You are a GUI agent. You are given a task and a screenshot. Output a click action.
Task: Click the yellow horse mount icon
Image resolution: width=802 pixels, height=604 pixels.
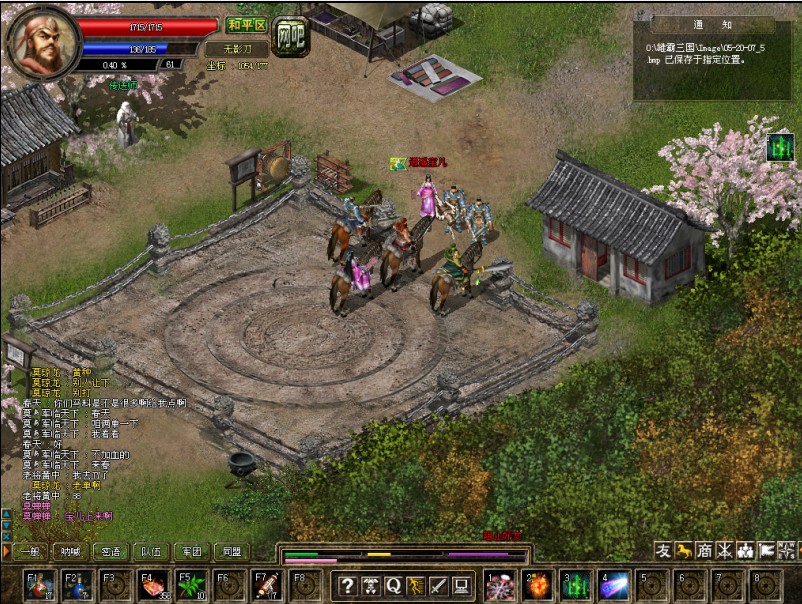(685, 551)
